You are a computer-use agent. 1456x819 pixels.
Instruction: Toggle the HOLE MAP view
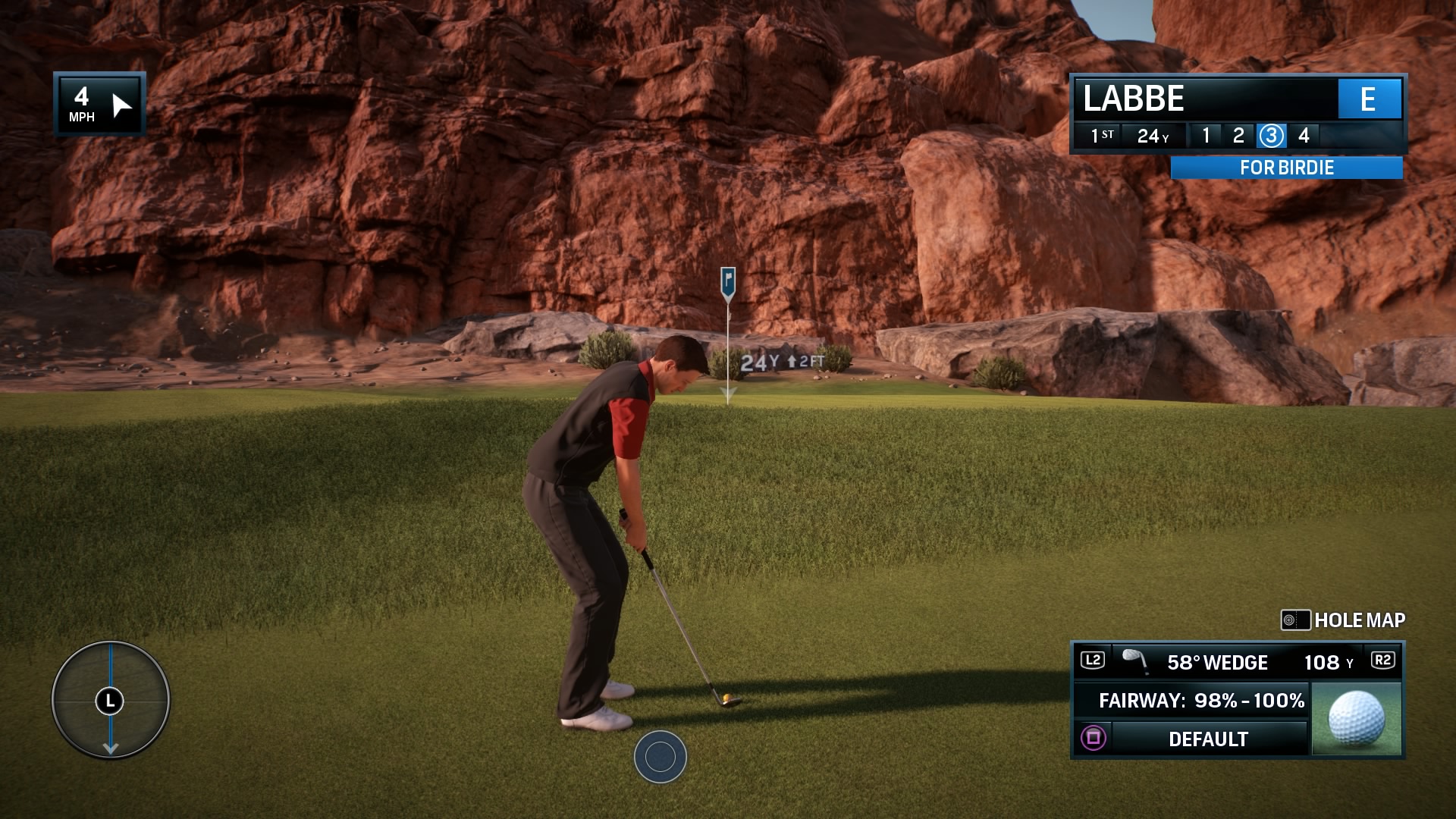[1360, 620]
